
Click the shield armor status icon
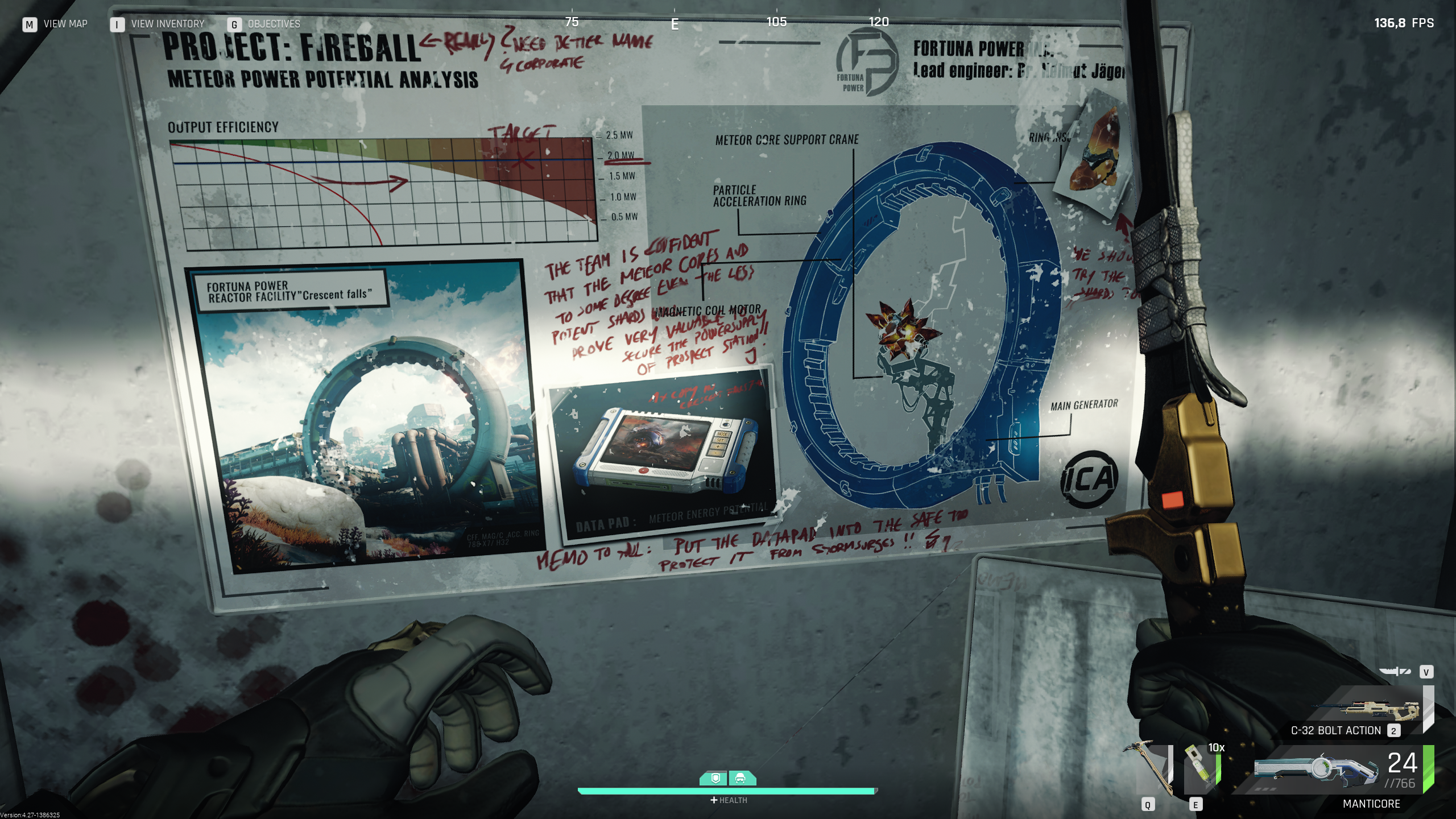(715, 778)
